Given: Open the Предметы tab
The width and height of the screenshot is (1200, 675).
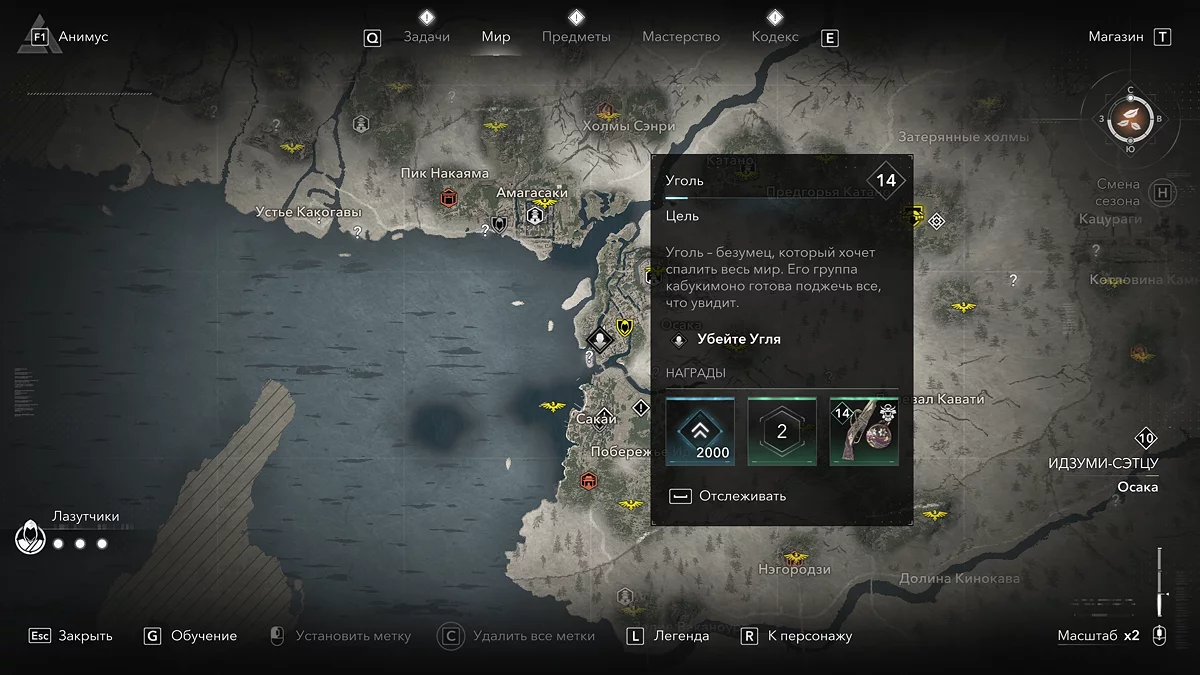Looking at the screenshot, I should click(x=576, y=37).
